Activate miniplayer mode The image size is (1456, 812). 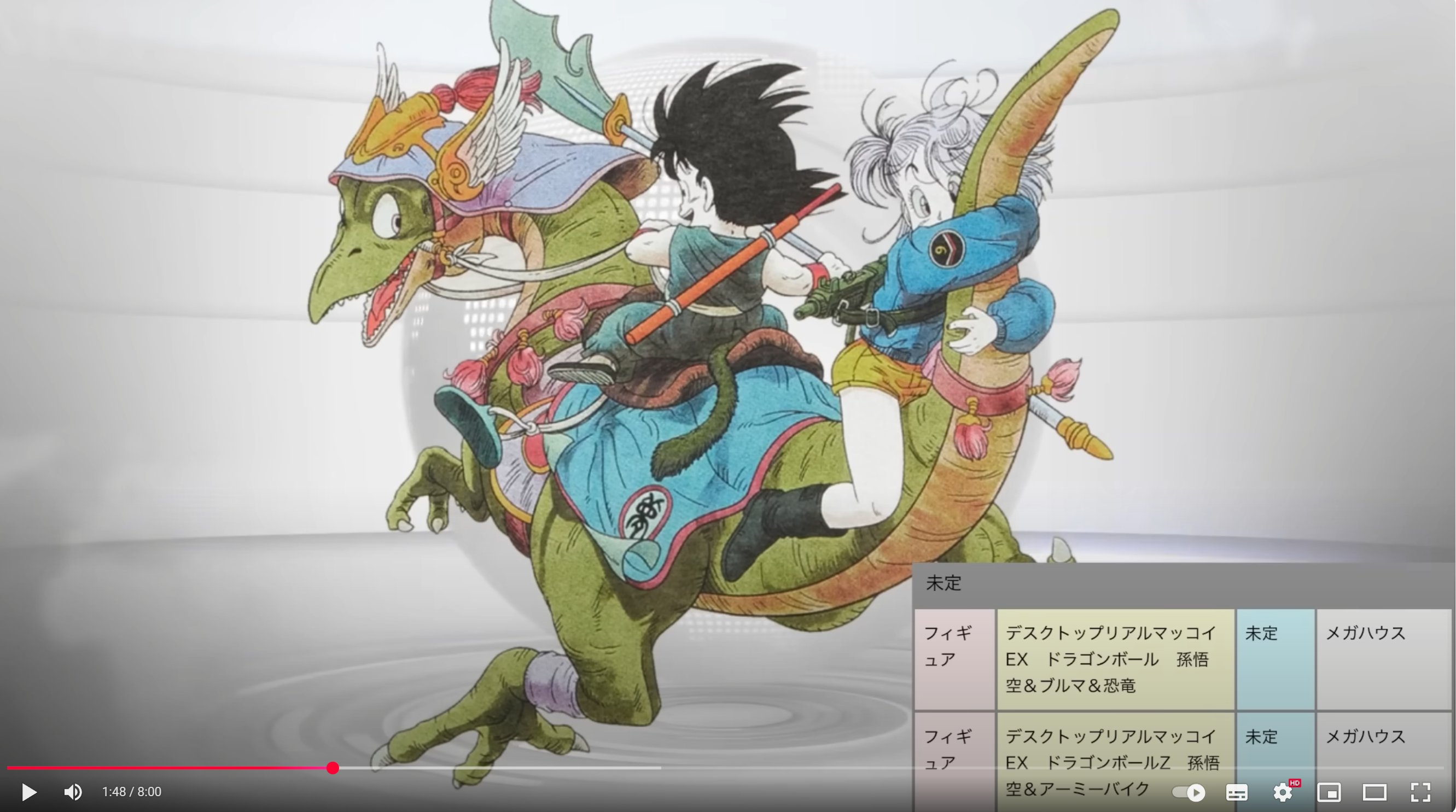click(1330, 793)
